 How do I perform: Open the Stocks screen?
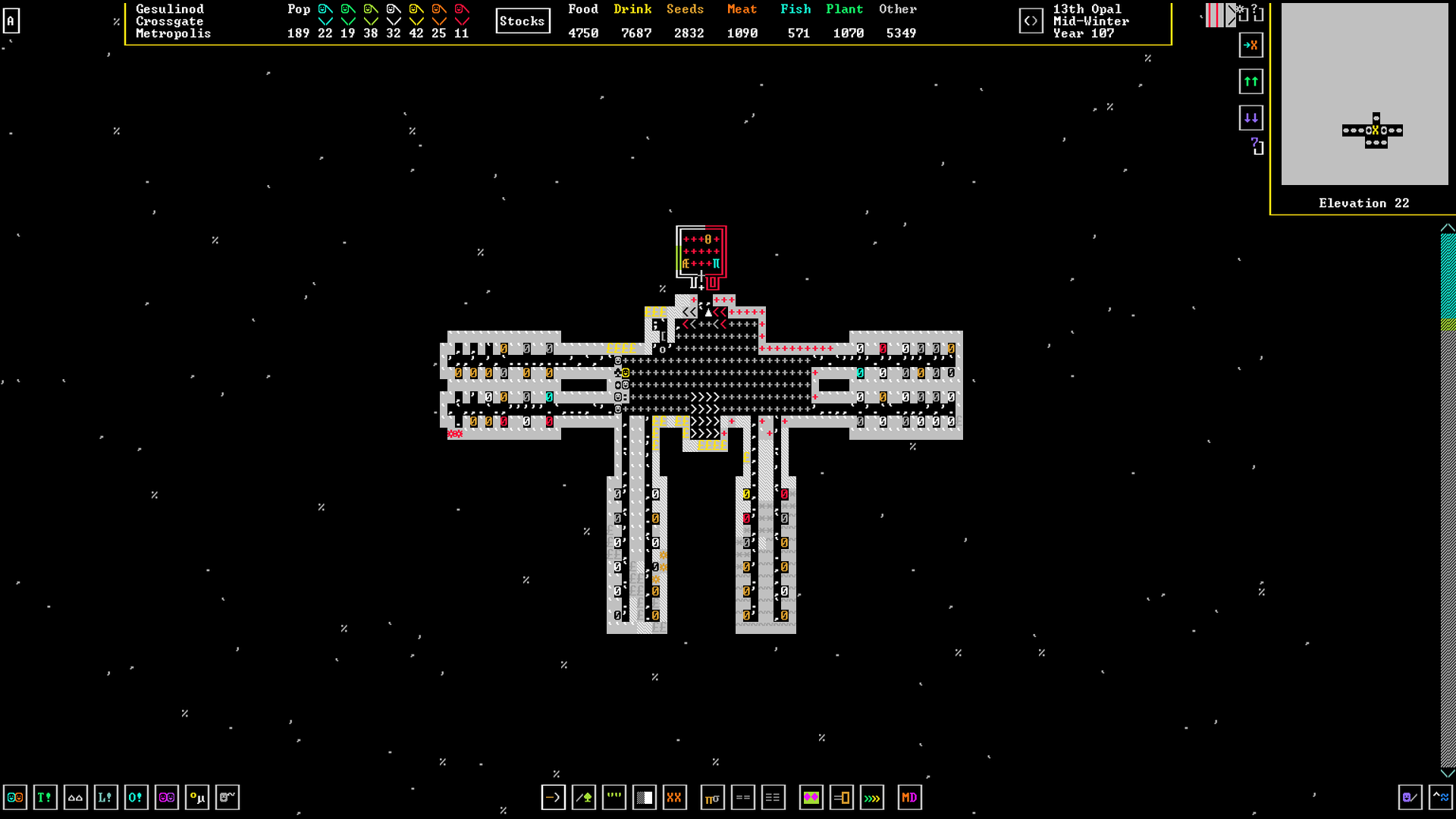coord(522,20)
